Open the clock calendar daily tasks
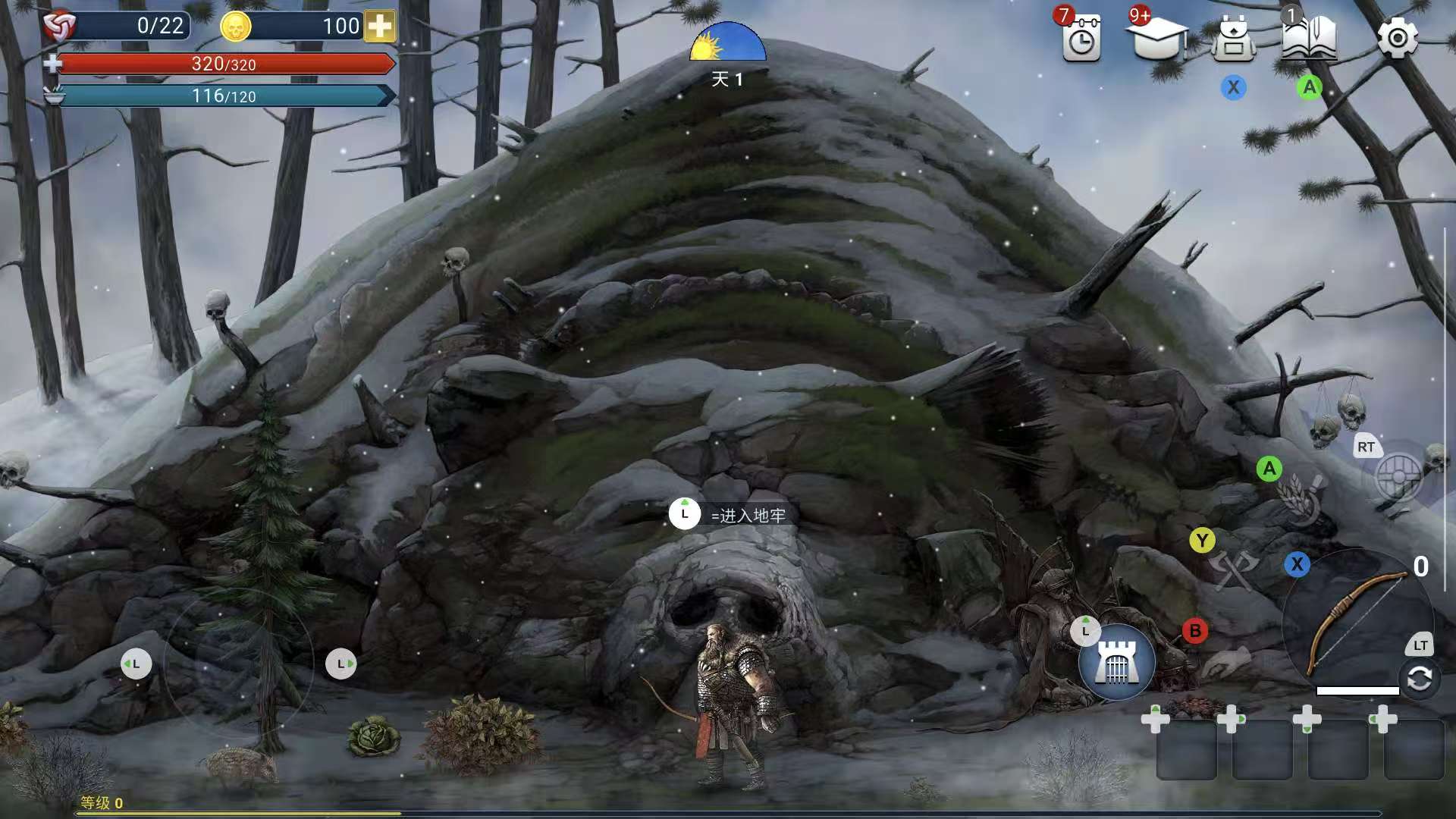 click(1081, 39)
